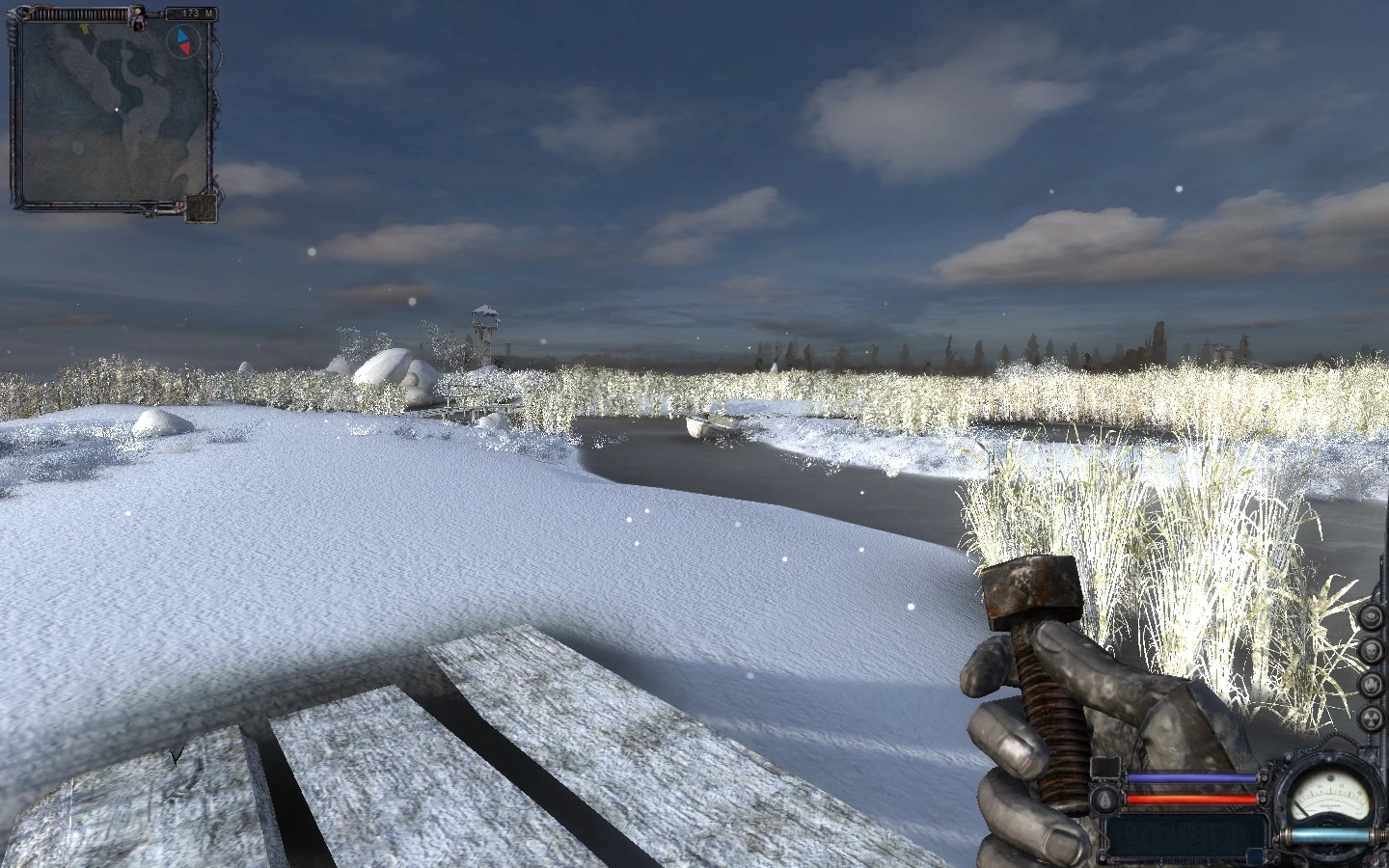The height and width of the screenshot is (868, 1389).
Task: Click the white player dot on the minimap
Action: pos(117,109)
